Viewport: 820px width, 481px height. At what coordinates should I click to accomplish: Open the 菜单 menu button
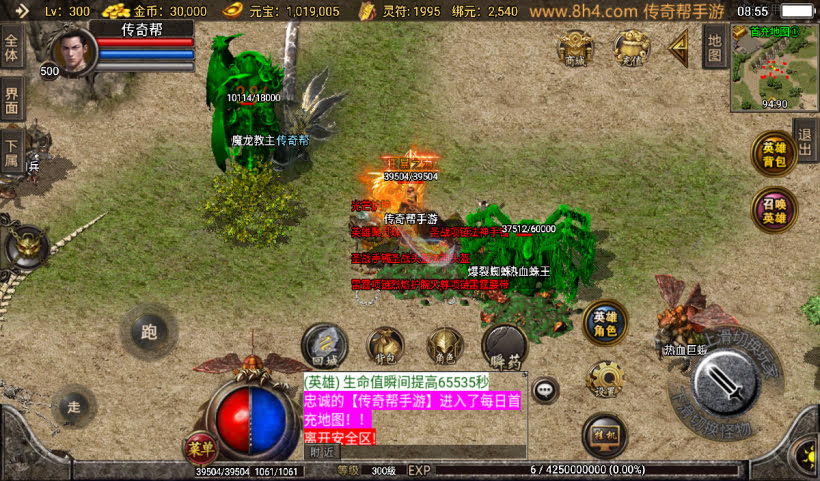(199, 447)
